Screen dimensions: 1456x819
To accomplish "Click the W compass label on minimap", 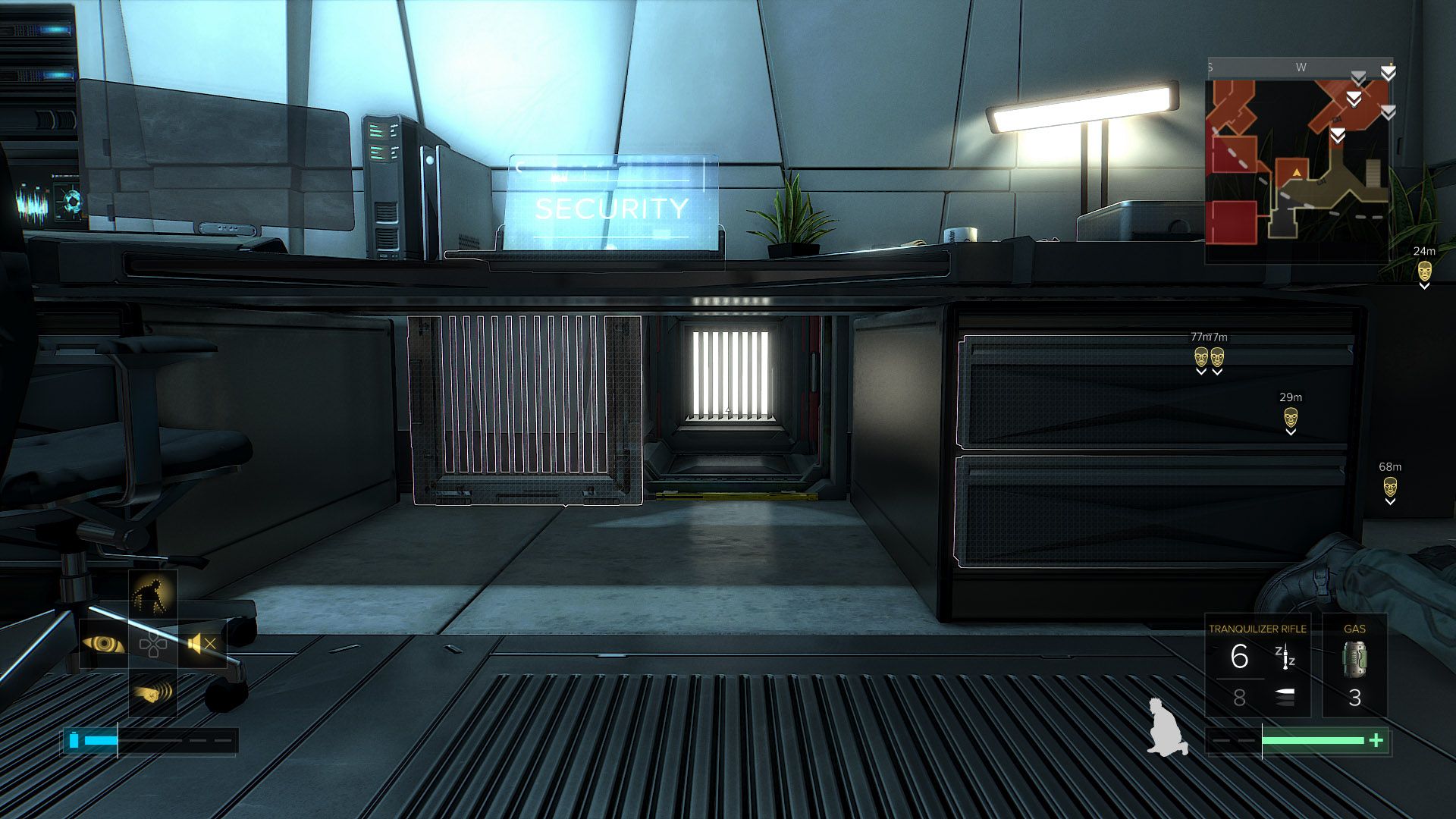I will click(x=1302, y=67).
